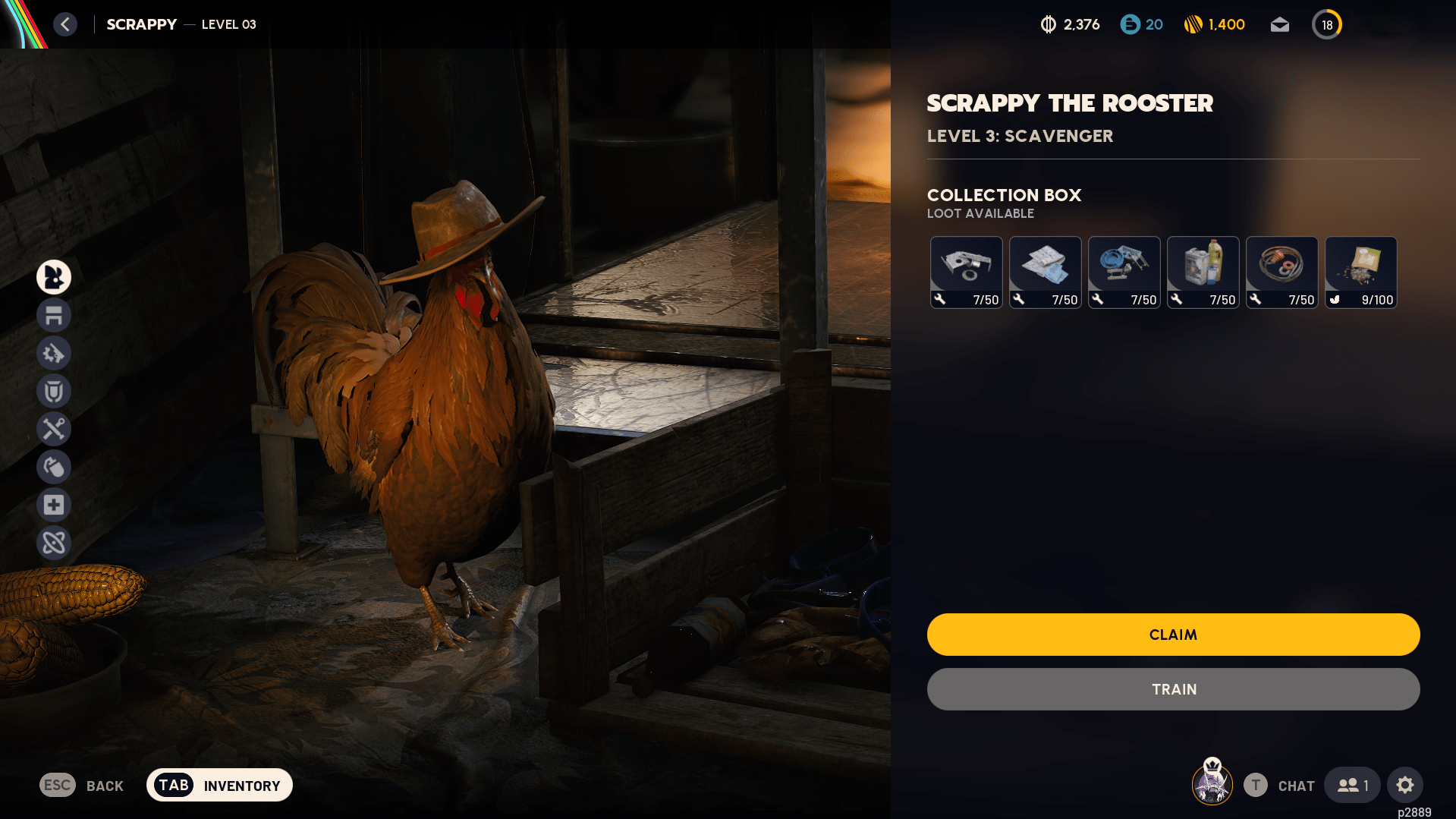This screenshot has height=819, width=1456.
Task: Open the grenade explosives station
Action: click(x=54, y=467)
